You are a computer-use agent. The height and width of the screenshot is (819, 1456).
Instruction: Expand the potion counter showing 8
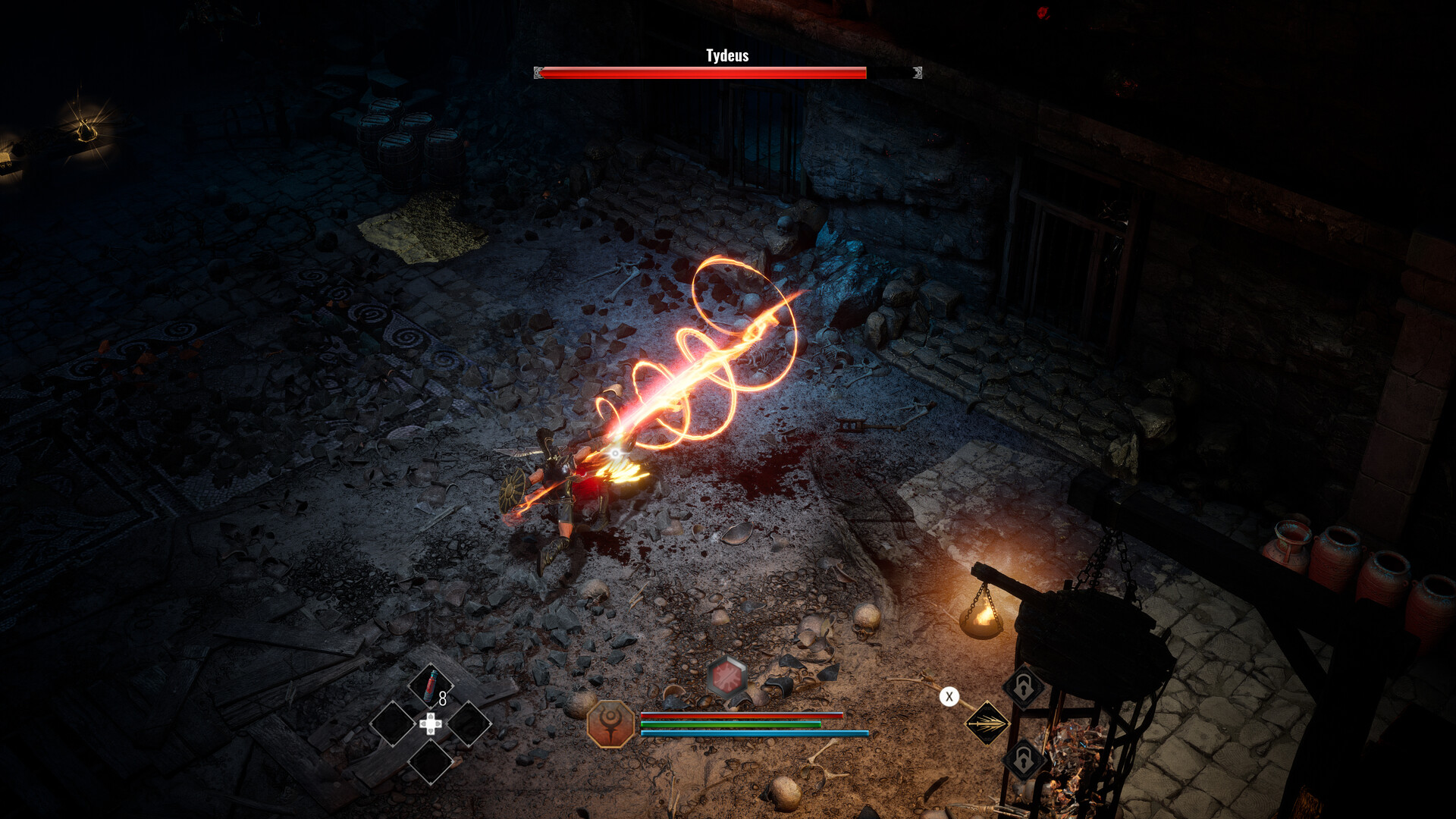click(x=444, y=698)
